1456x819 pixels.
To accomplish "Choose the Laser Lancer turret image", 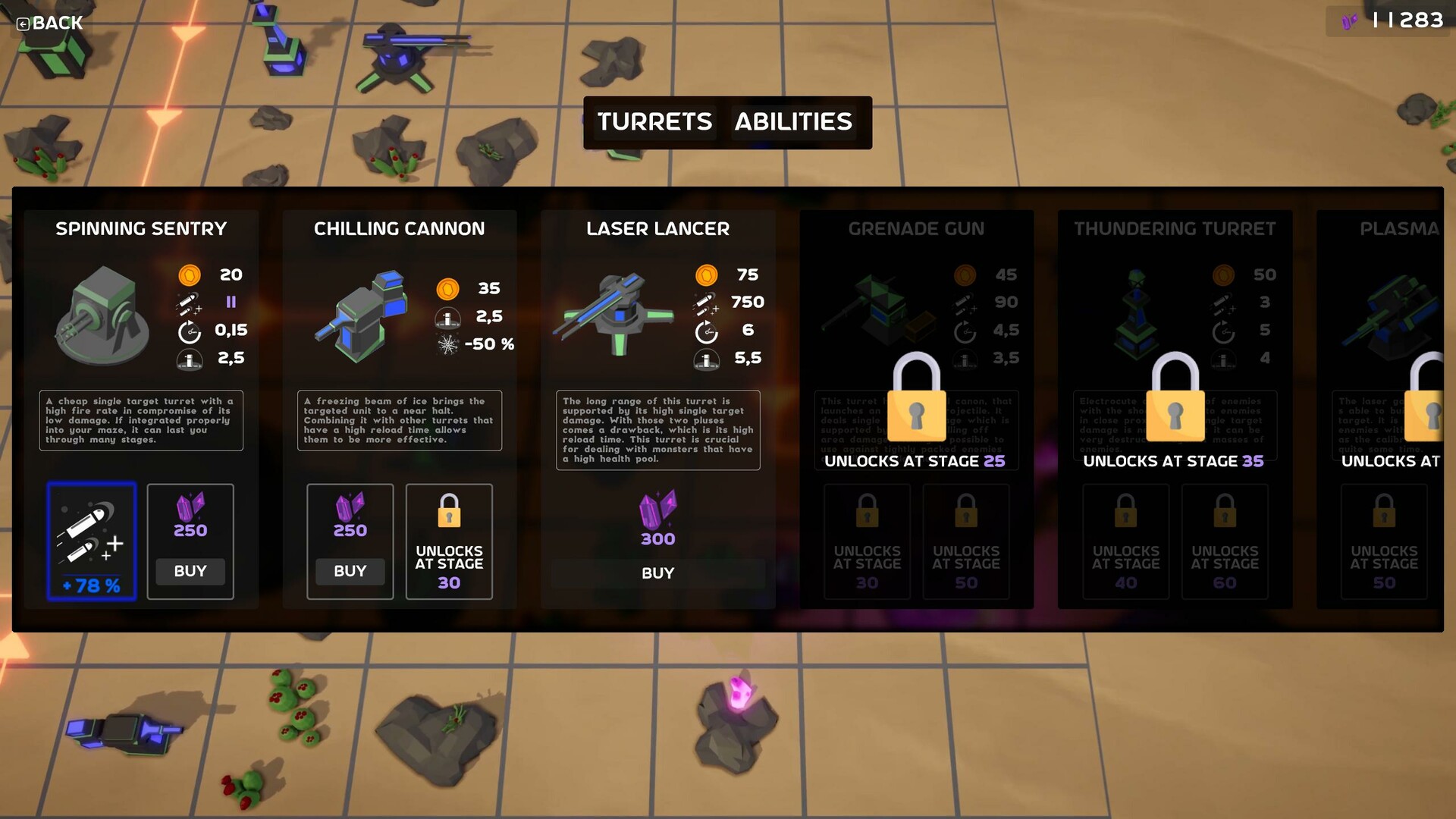I will [616, 315].
